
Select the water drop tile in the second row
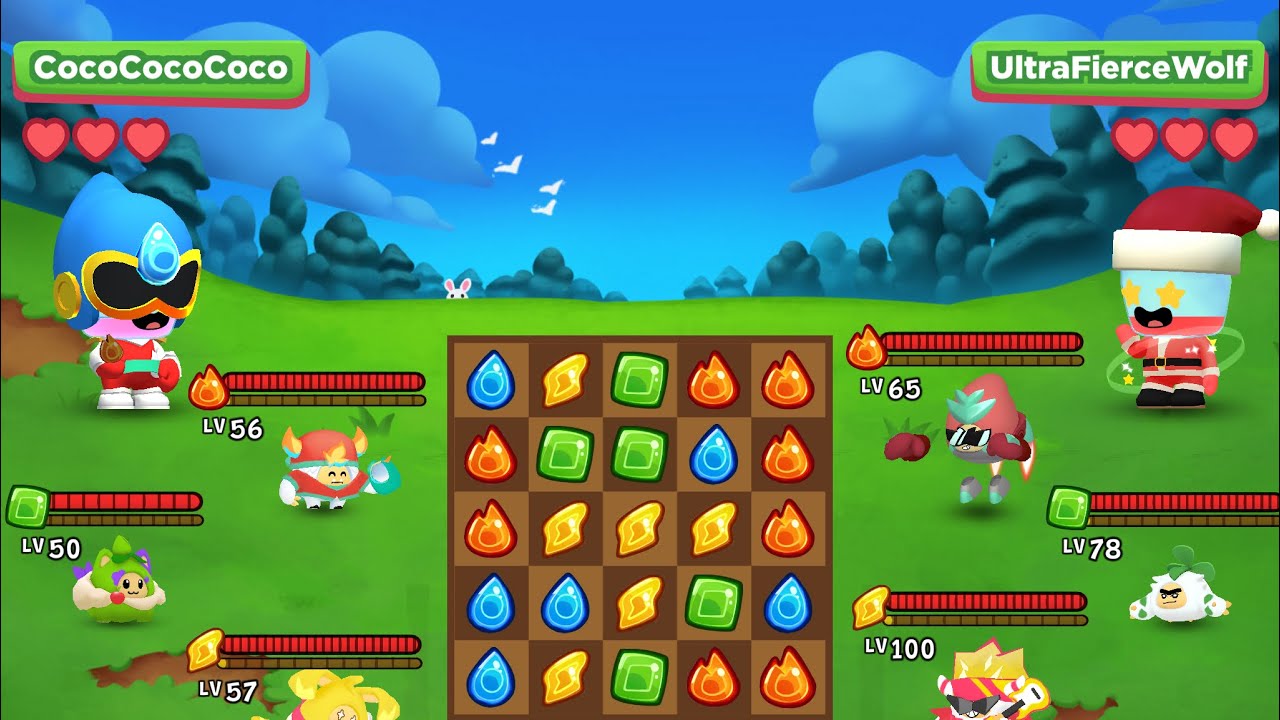(713, 454)
